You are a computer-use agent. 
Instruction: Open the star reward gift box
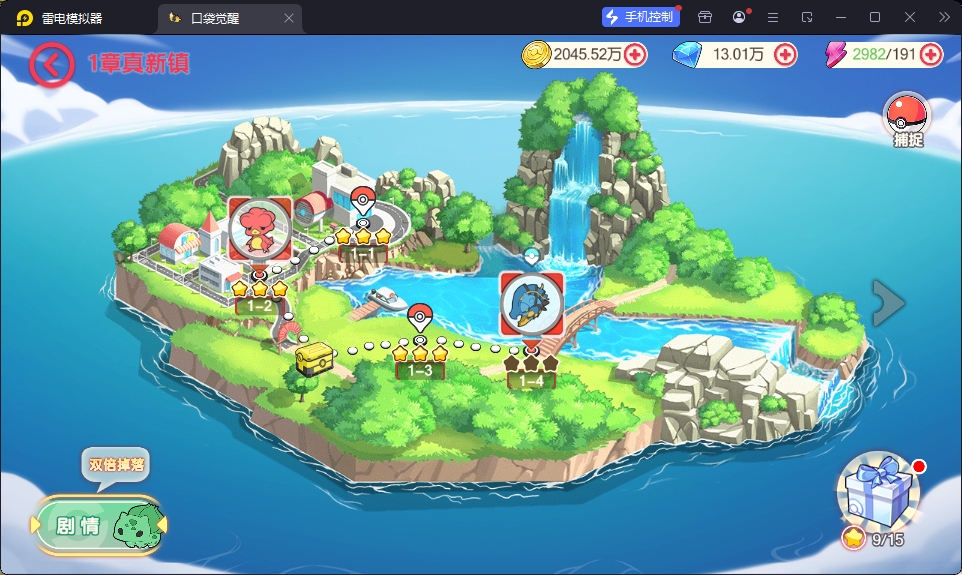[x=875, y=493]
